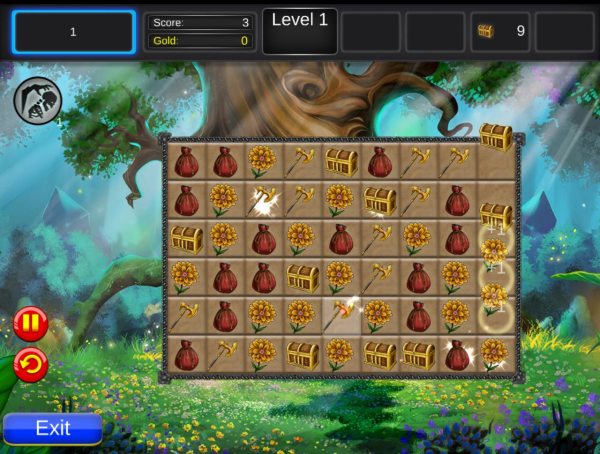Click the blue Exit button
This screenshot has height=454, width=600.
click(x=53, y=428)
